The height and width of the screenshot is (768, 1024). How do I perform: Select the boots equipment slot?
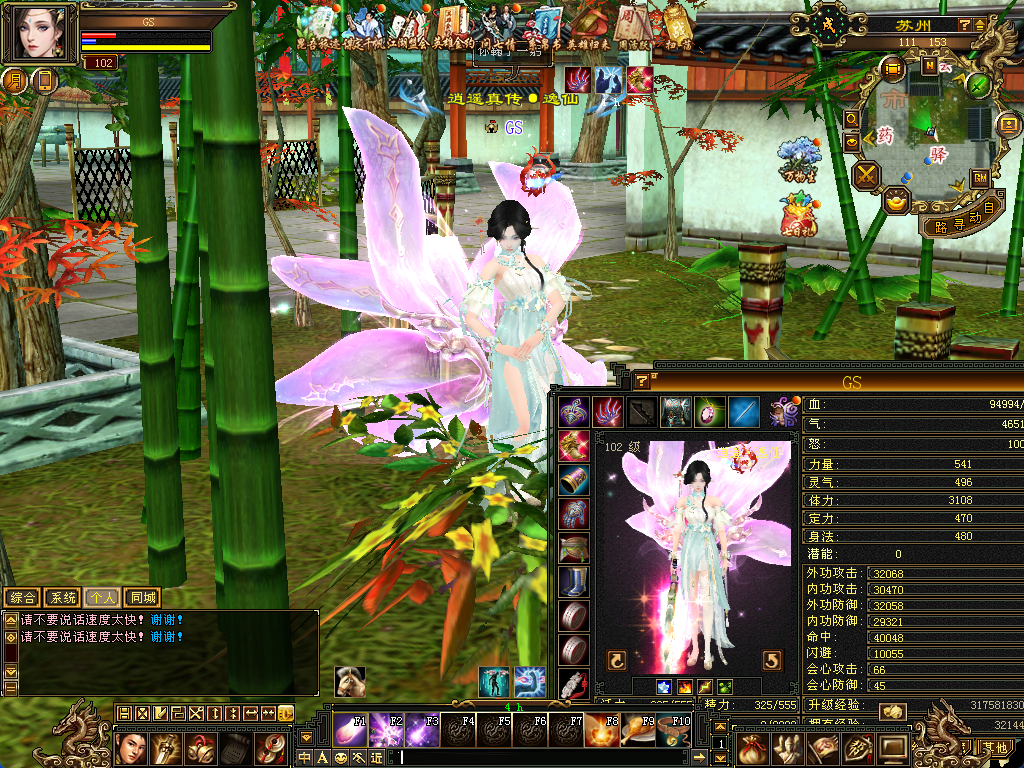(x=573, y=582)
